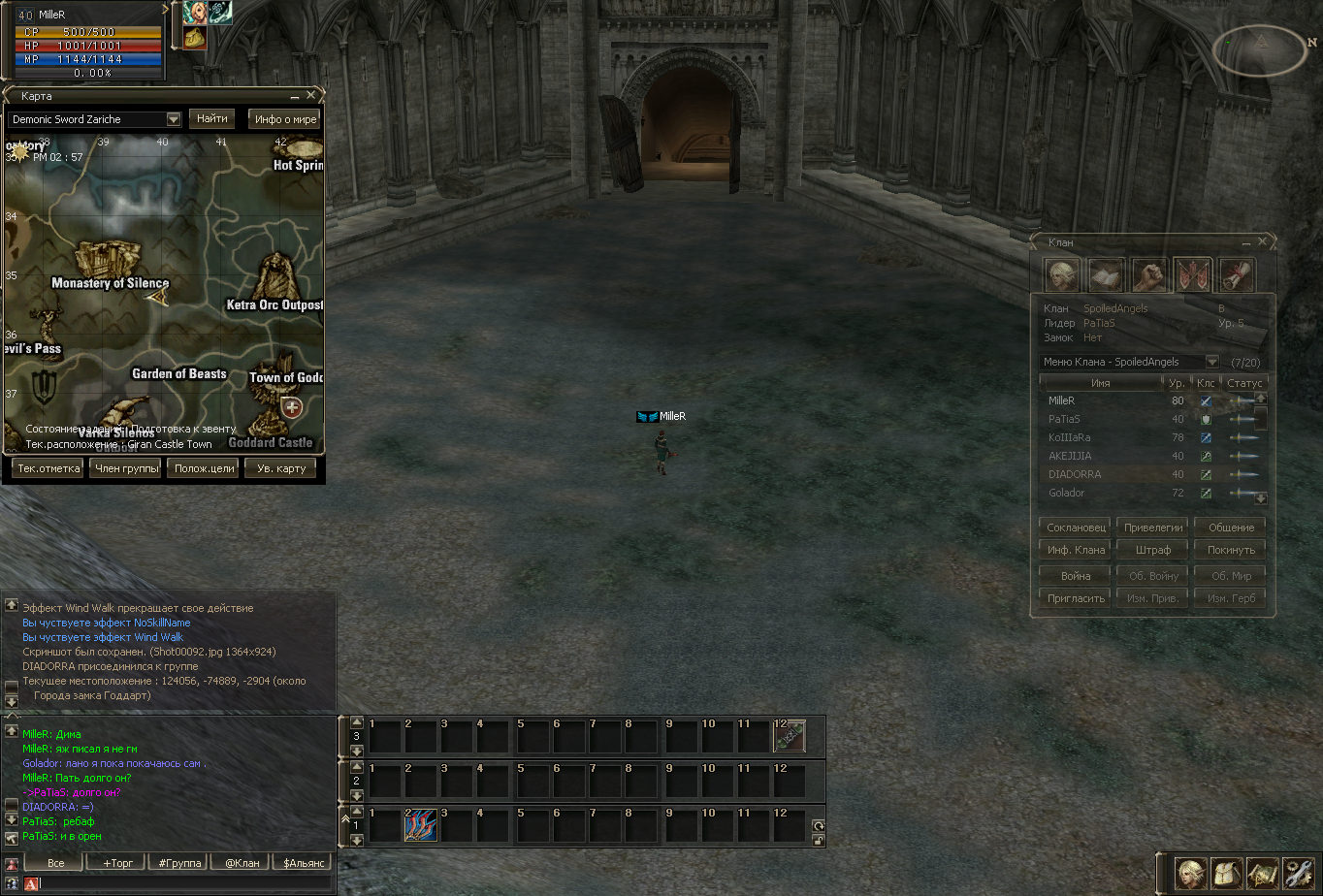Open the wrench and gear system menu
The image size is (1323, 896).
pos(1297,874)
